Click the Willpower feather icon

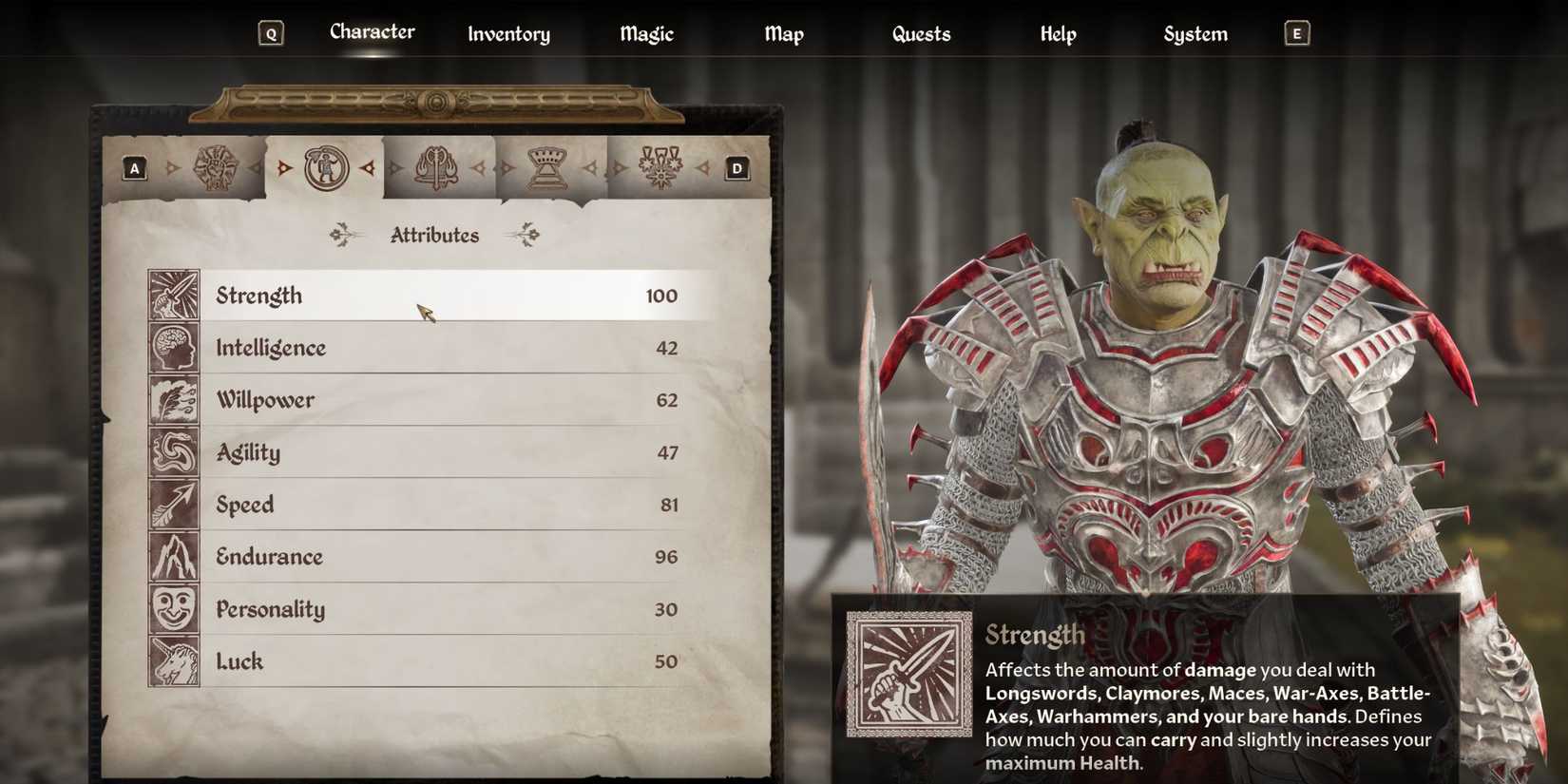[173, 400]
